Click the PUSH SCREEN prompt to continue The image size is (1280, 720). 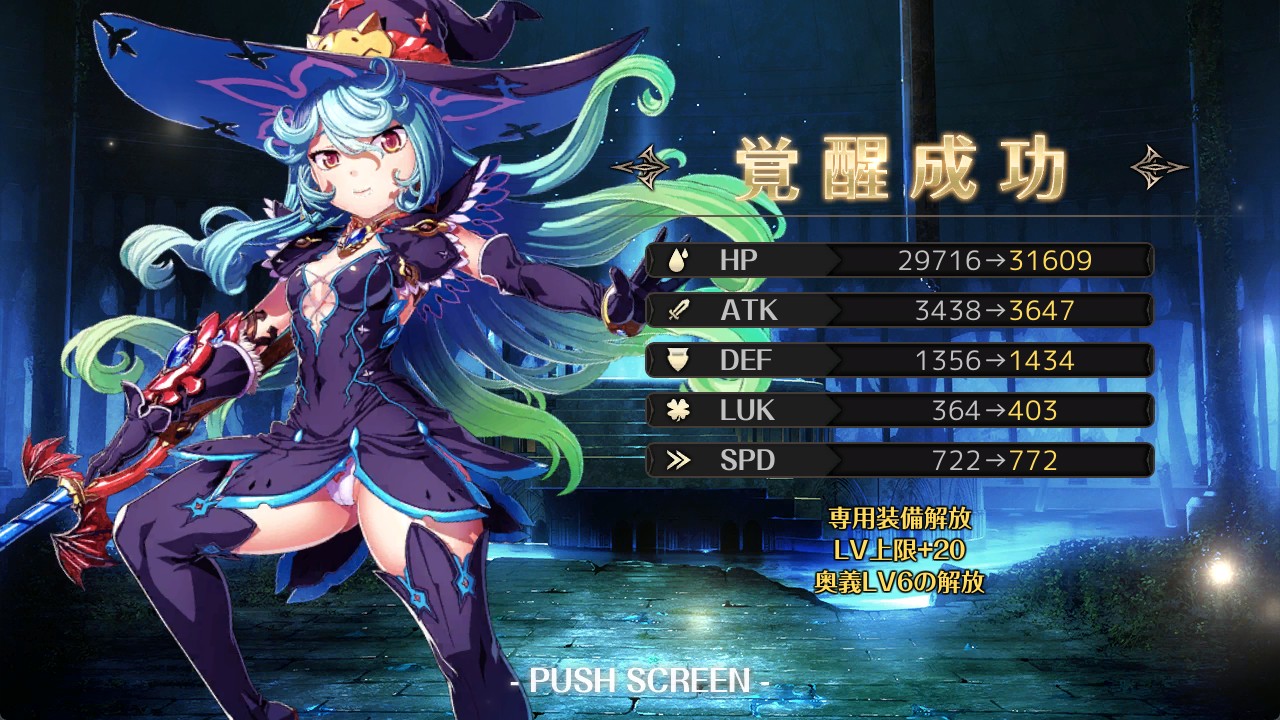pyautogui.click(x=639, y=681)
